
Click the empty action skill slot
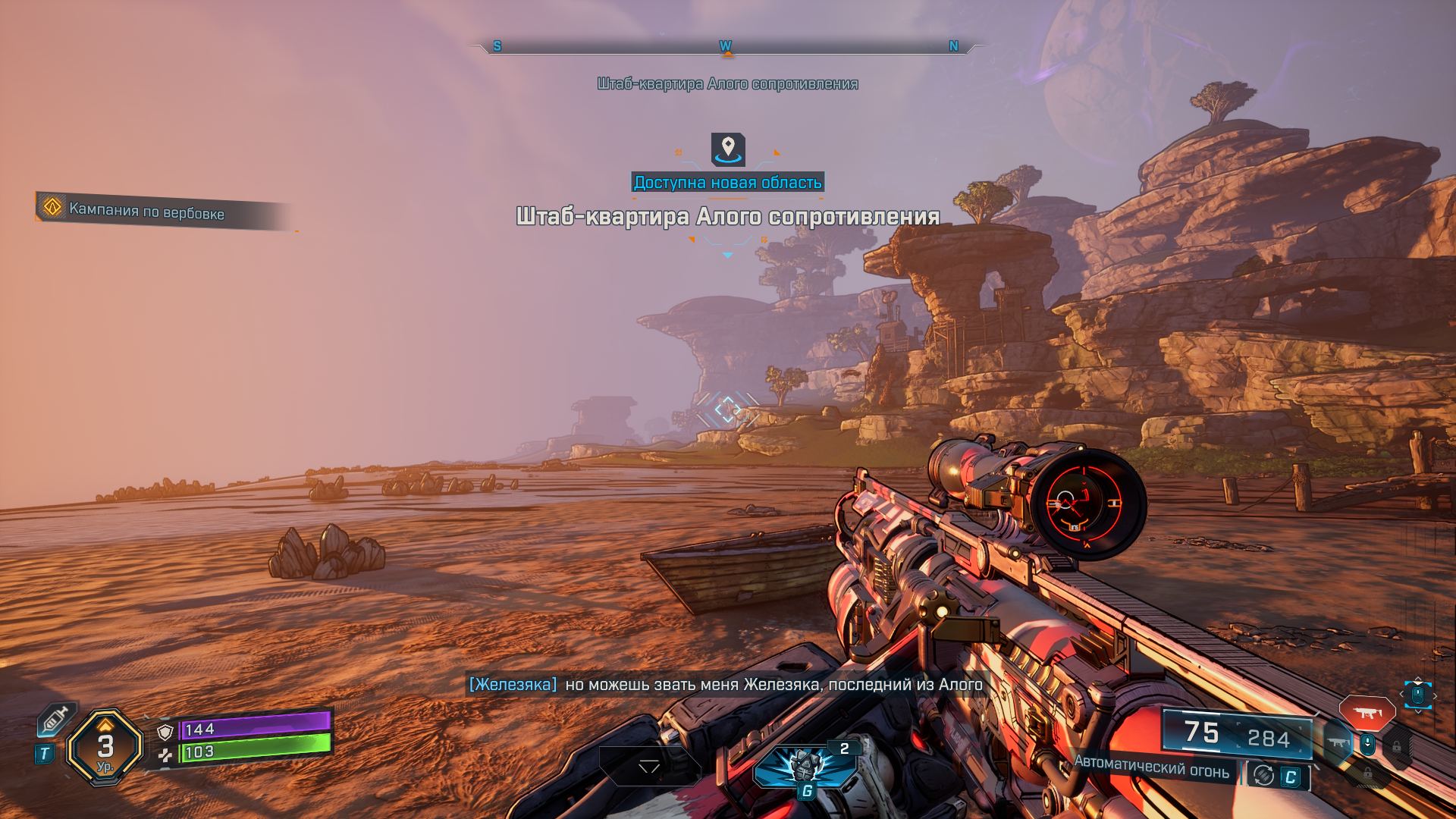point(649,766)
